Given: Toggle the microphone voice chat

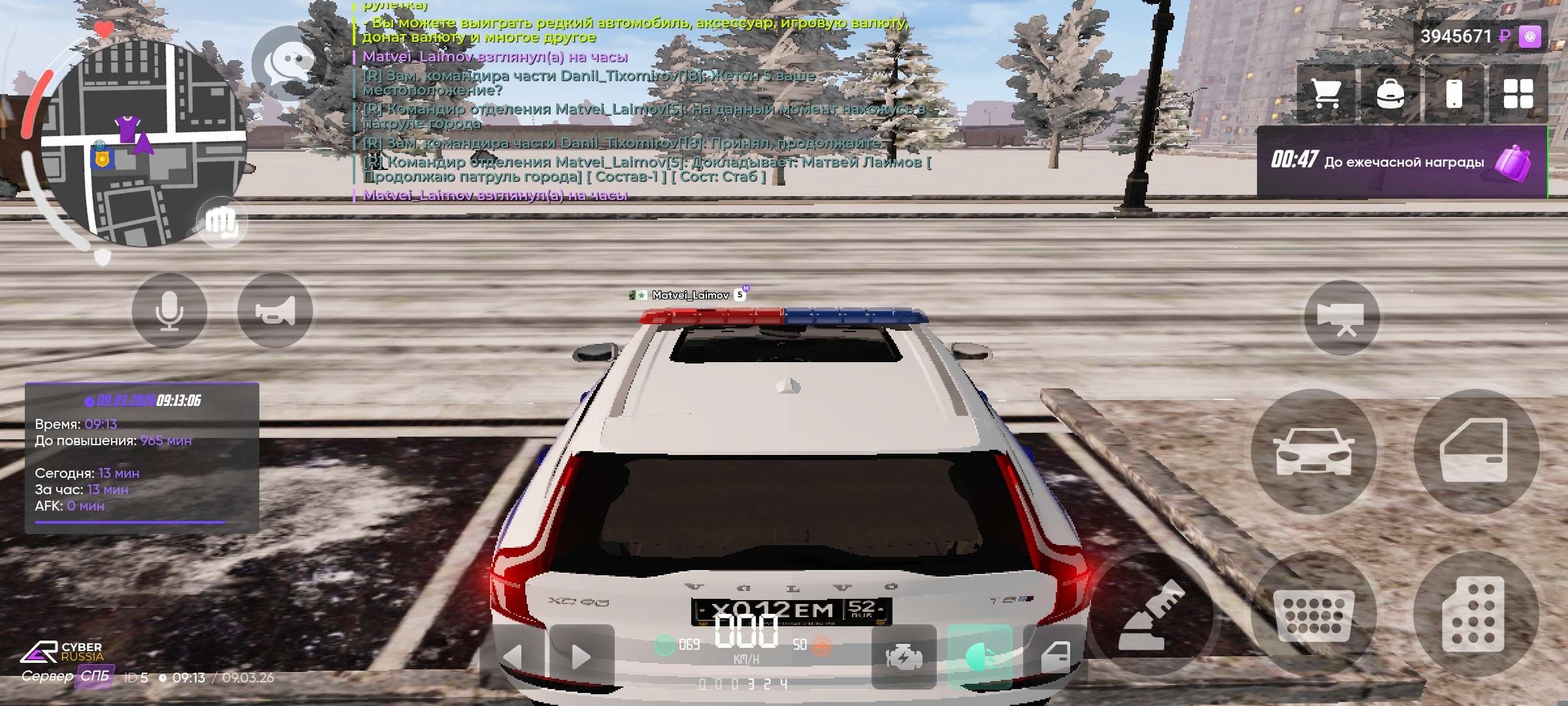Looking at the screenshot, I should point(170,310).
